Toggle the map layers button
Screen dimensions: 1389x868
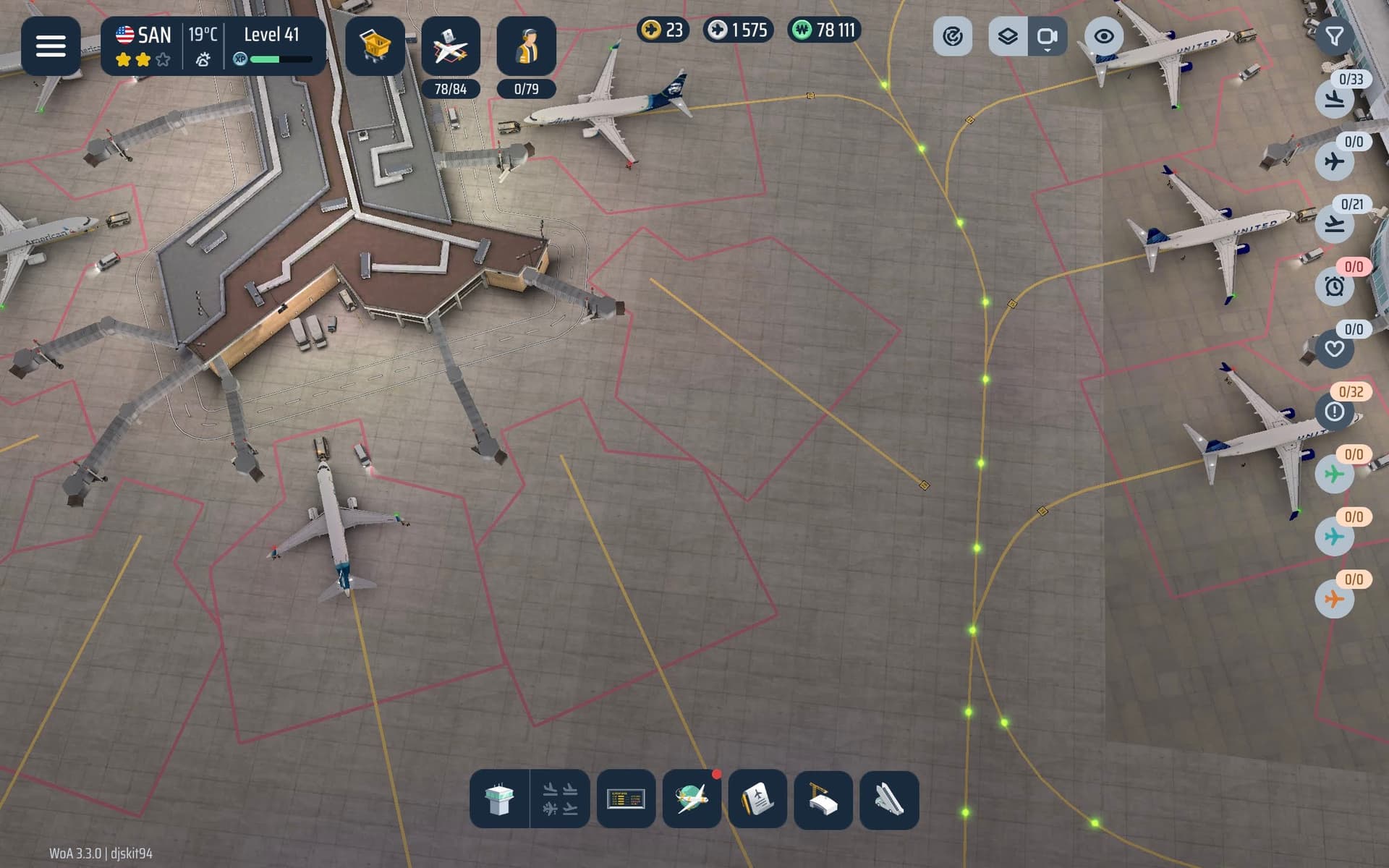point(1008,36)
